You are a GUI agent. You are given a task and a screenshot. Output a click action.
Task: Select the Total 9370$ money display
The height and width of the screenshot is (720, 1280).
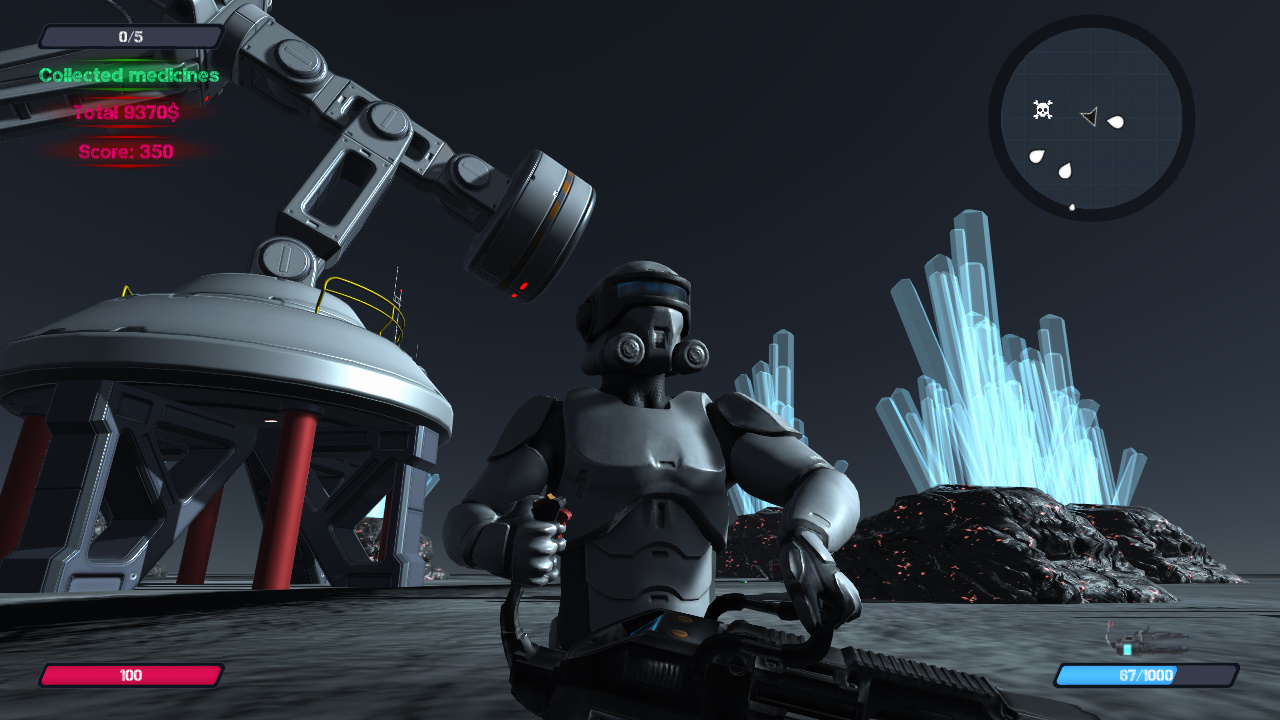point(127,113)
